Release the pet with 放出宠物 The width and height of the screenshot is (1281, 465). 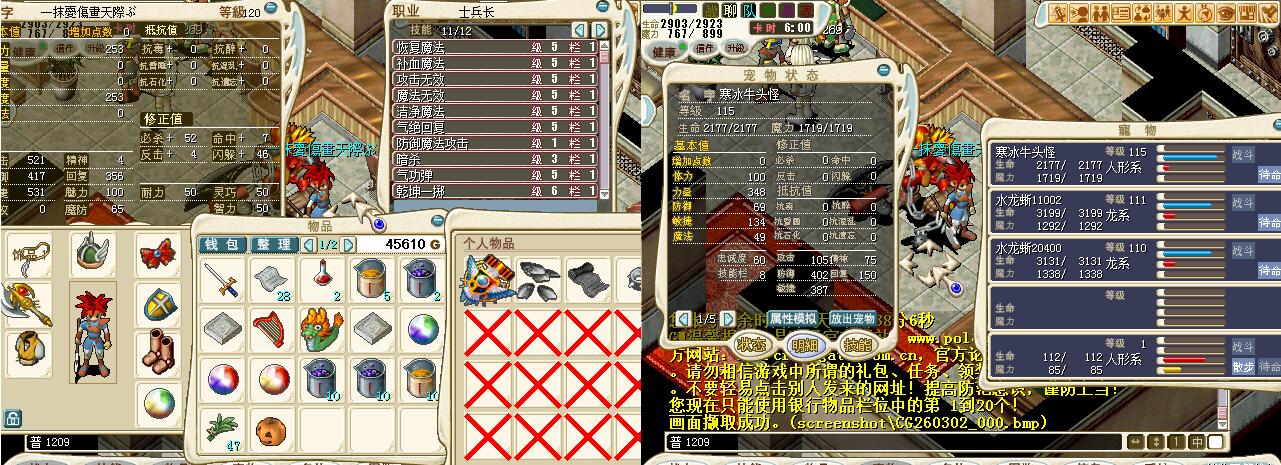pyautogui.click(x=853, y=317)
